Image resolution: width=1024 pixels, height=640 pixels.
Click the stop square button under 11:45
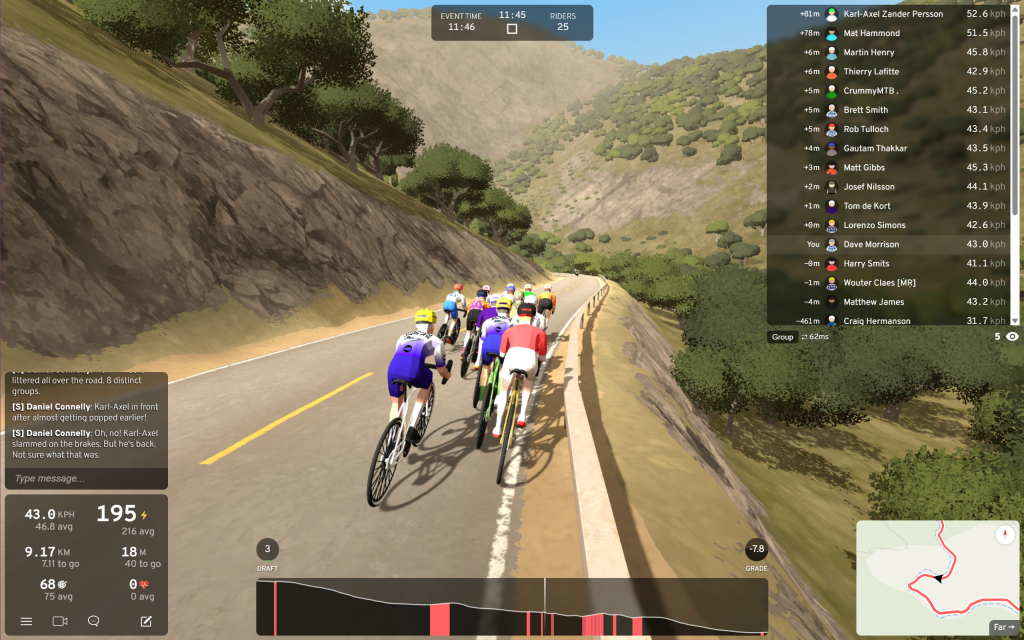512,29
